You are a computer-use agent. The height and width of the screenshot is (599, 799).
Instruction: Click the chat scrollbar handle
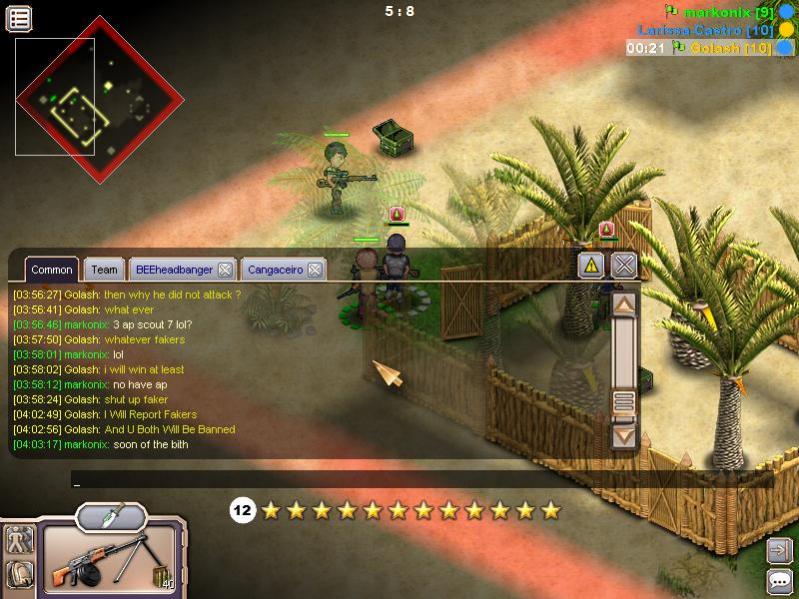[x=624, y=403]
